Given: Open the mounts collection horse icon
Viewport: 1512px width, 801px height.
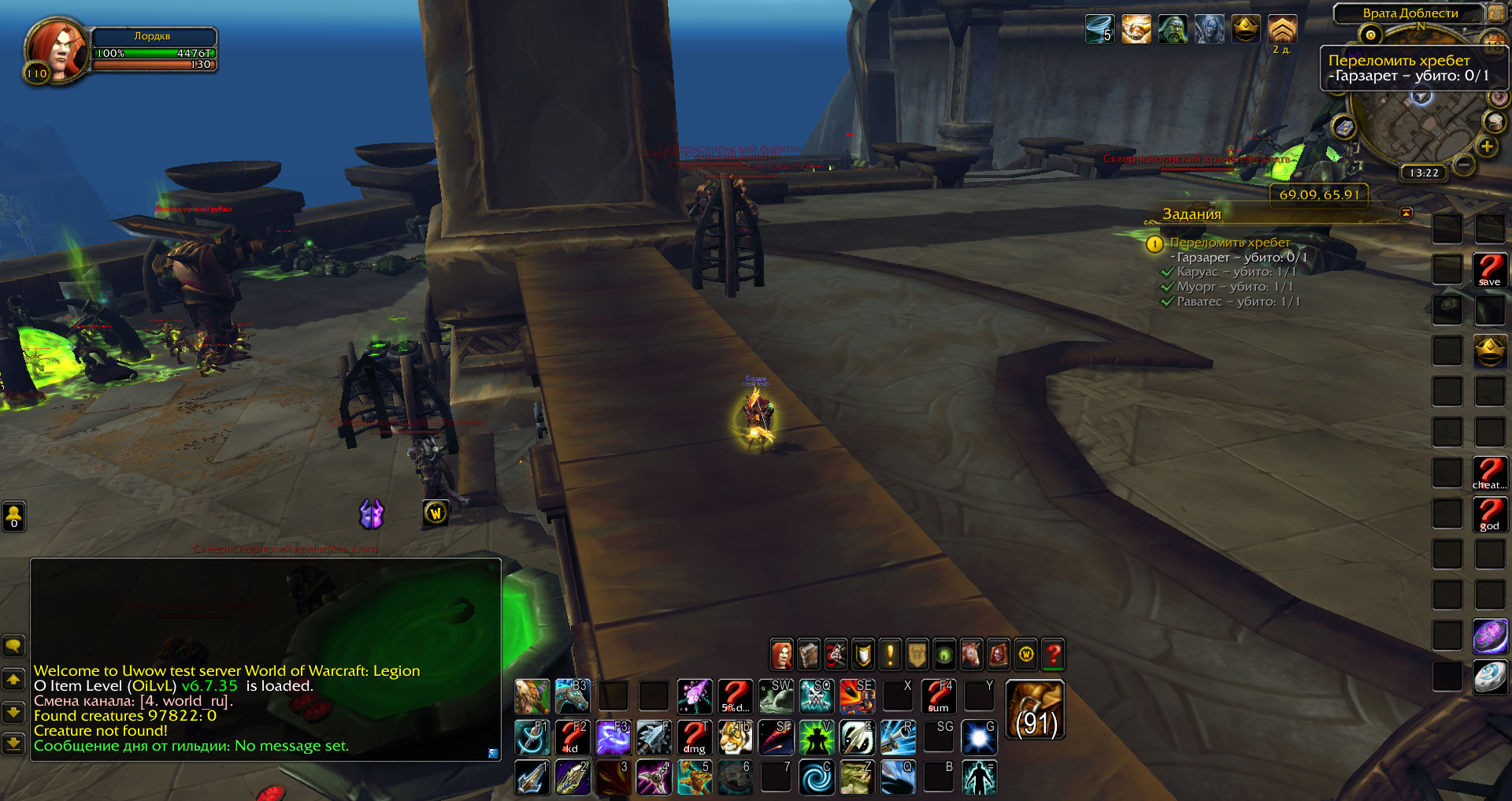Looking at the screenshot, I should pyautogui.click(x=971, y=655).
